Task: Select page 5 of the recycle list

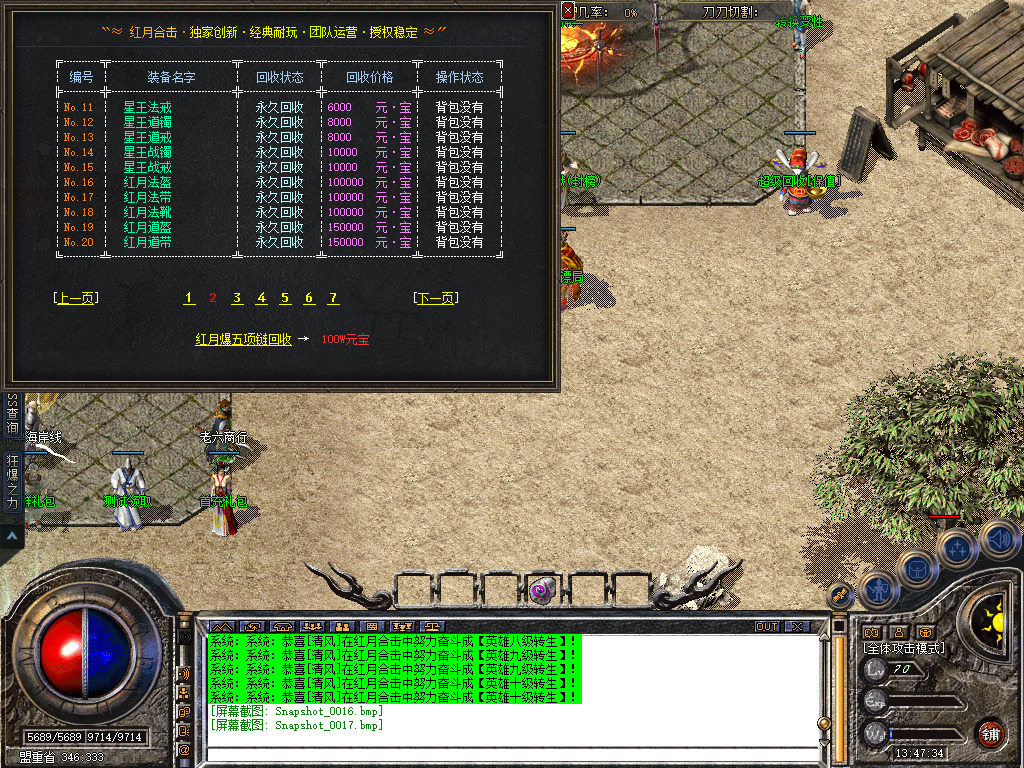Action: coord(285,298)
